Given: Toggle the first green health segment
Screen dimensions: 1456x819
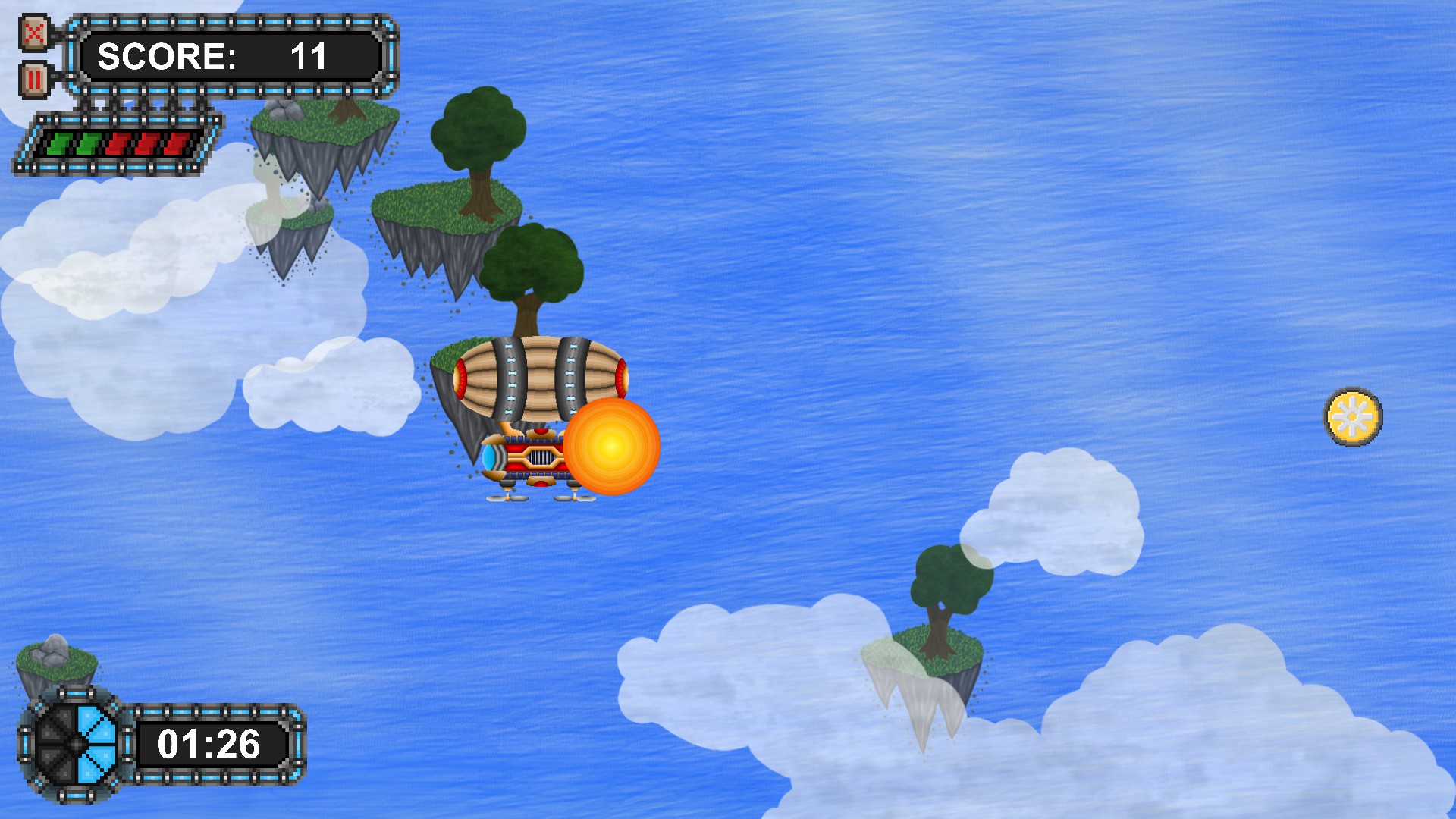Looking at the screenshot, I should pos(59,145).
